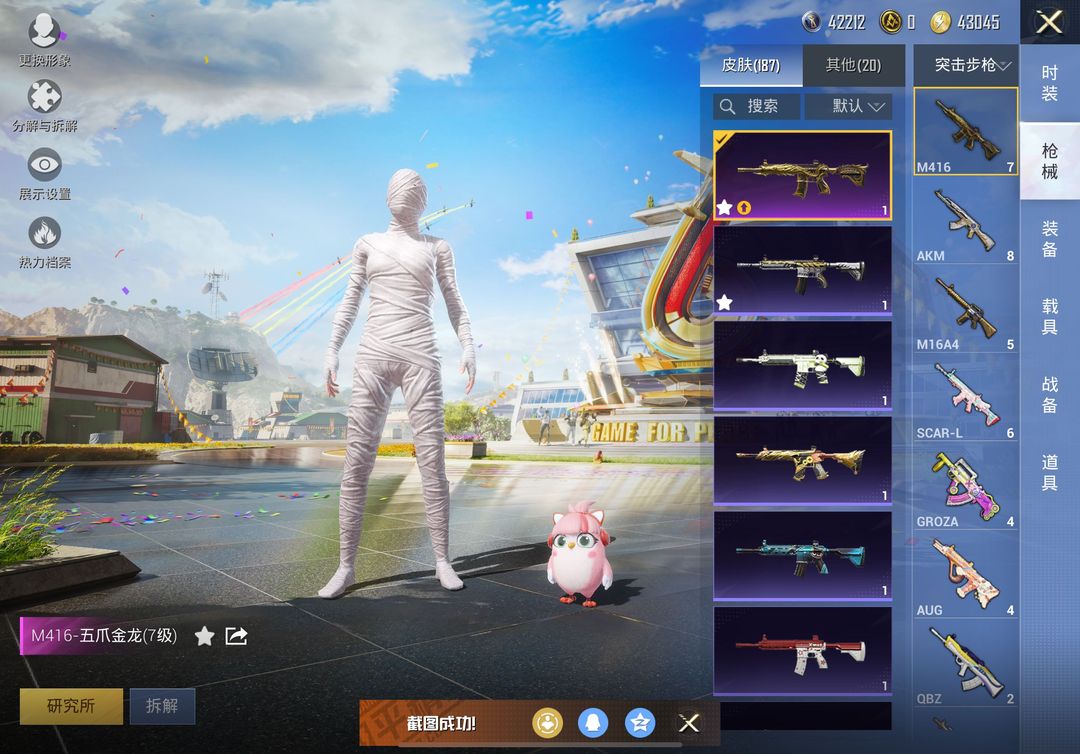The image size is (1080, 754).
Task: Click the 拆解 dismantle button
Action: pos(162,706)
